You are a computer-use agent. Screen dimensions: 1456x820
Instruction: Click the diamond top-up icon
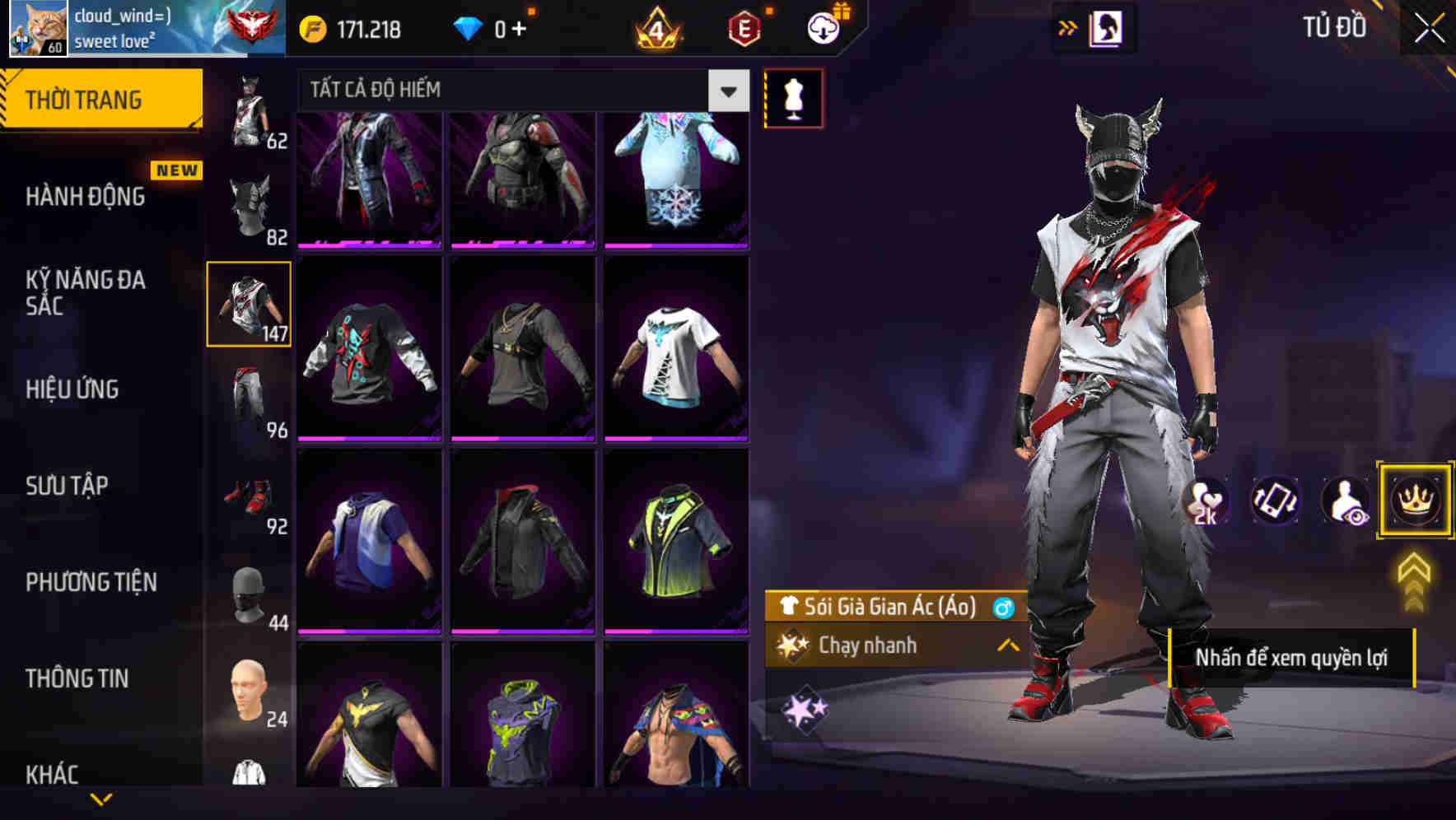469,29
